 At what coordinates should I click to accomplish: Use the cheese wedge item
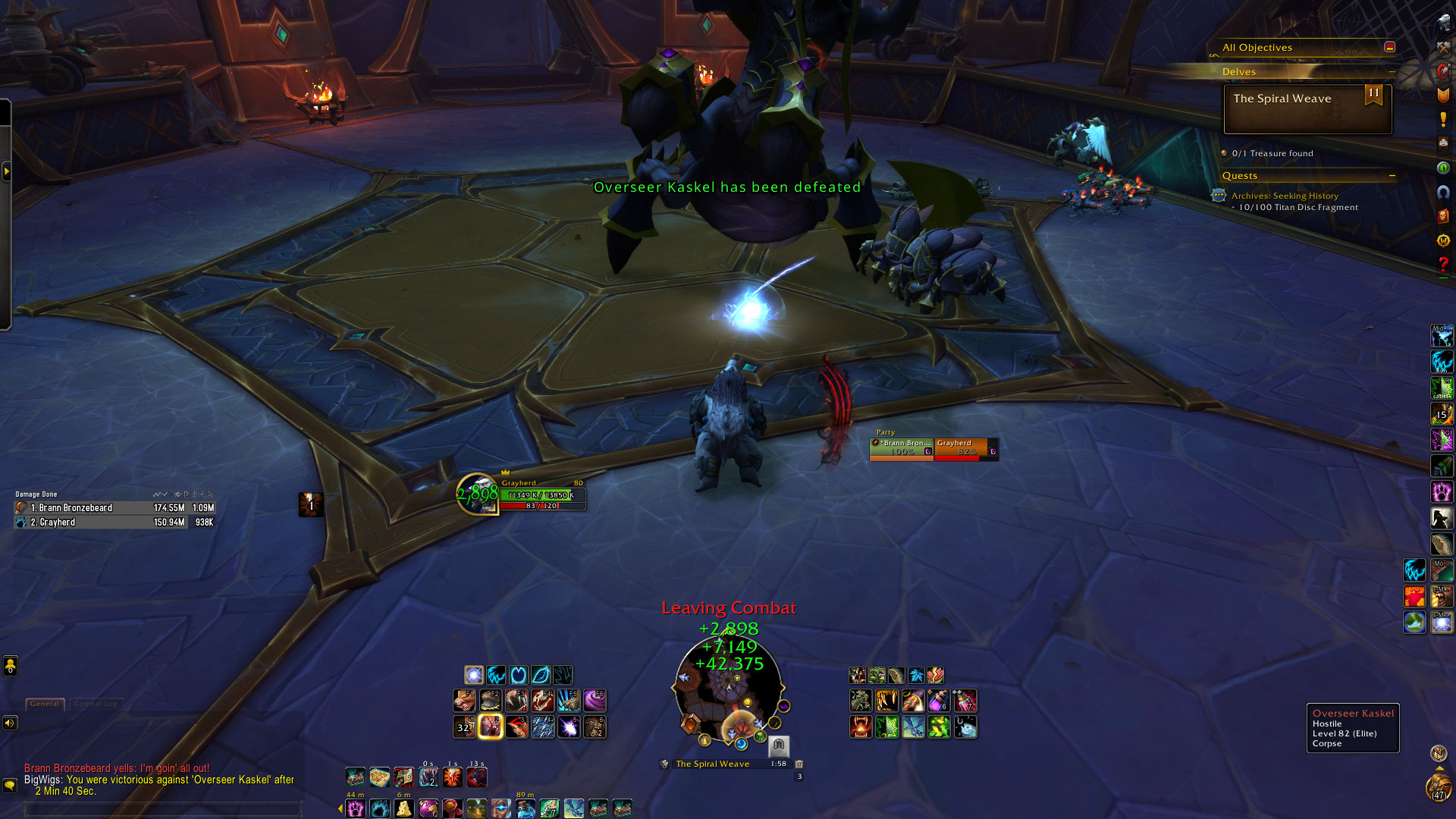point(403,808)
